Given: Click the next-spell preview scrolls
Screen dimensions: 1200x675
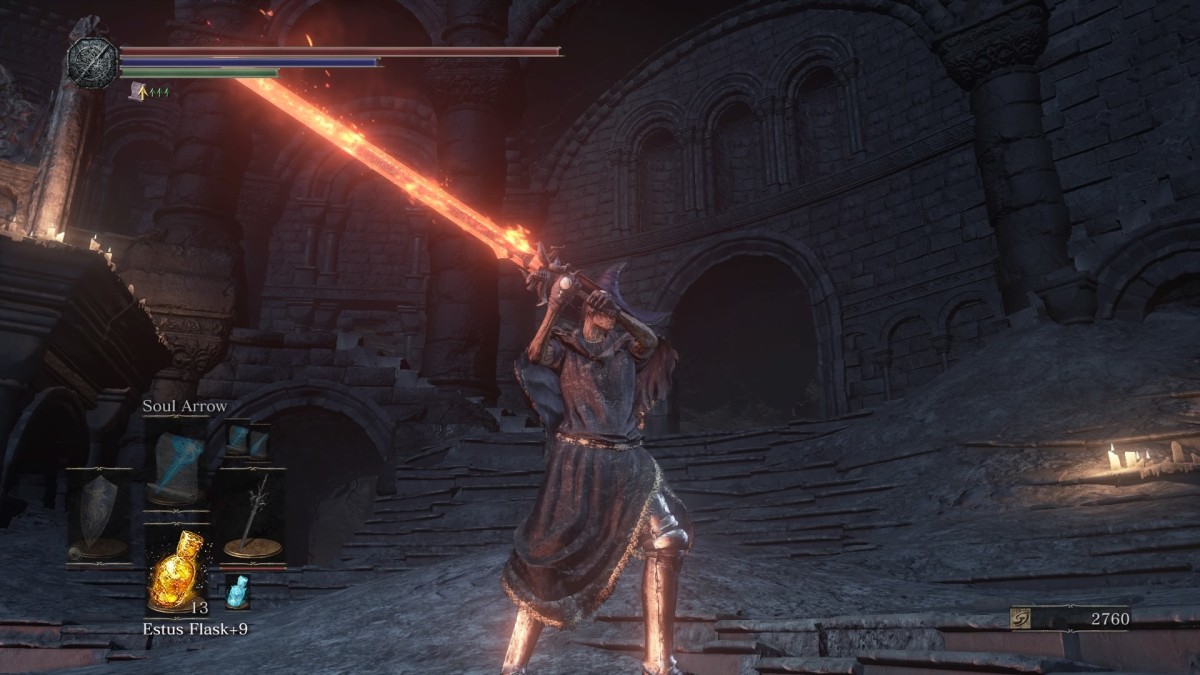Looking at the screenshot, I should click(x=248, y=440).
